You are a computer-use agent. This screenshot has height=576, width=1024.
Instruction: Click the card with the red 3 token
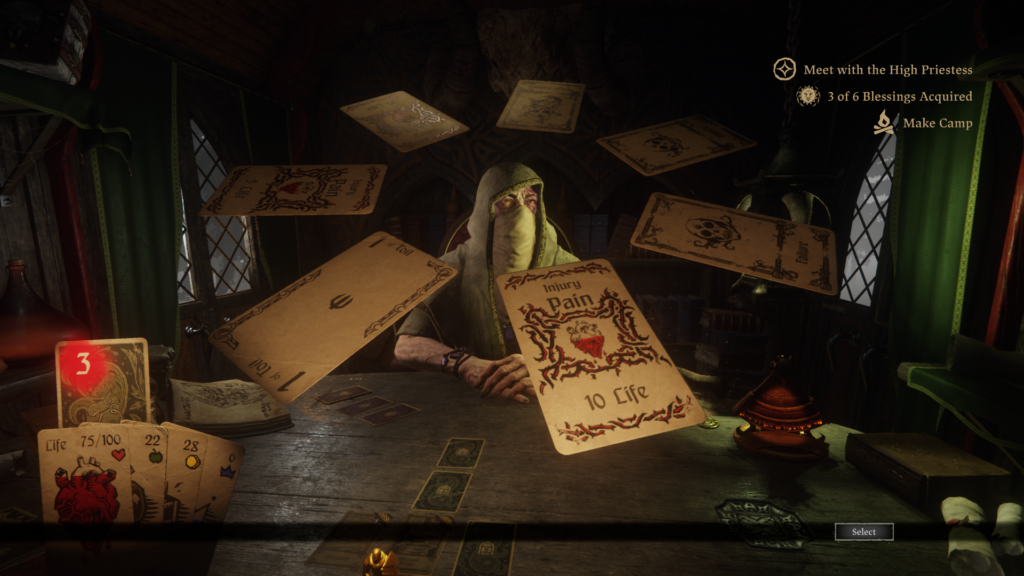pos(100,380)
